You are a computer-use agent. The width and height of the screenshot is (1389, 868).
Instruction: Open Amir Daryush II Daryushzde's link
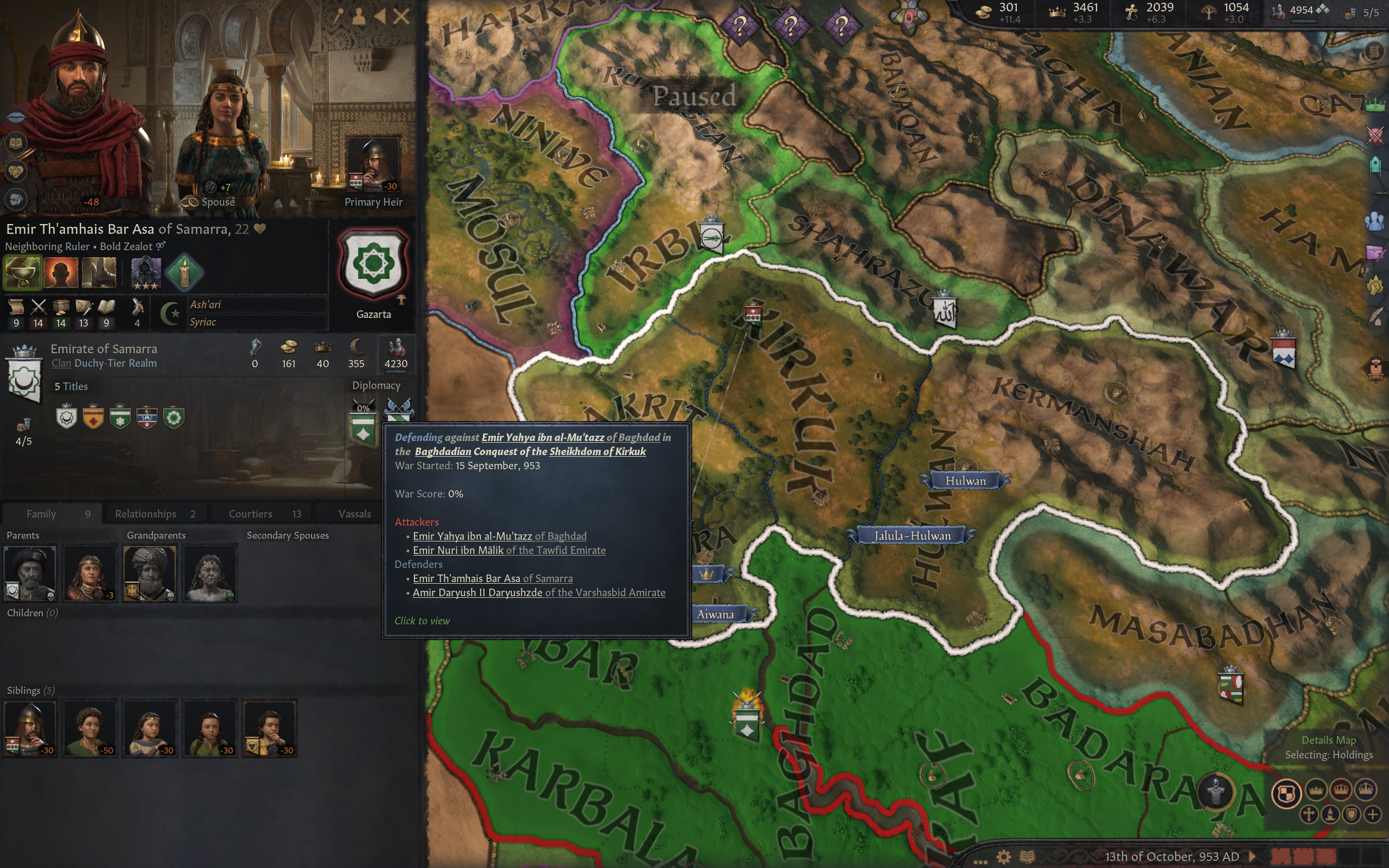point(477,592)
